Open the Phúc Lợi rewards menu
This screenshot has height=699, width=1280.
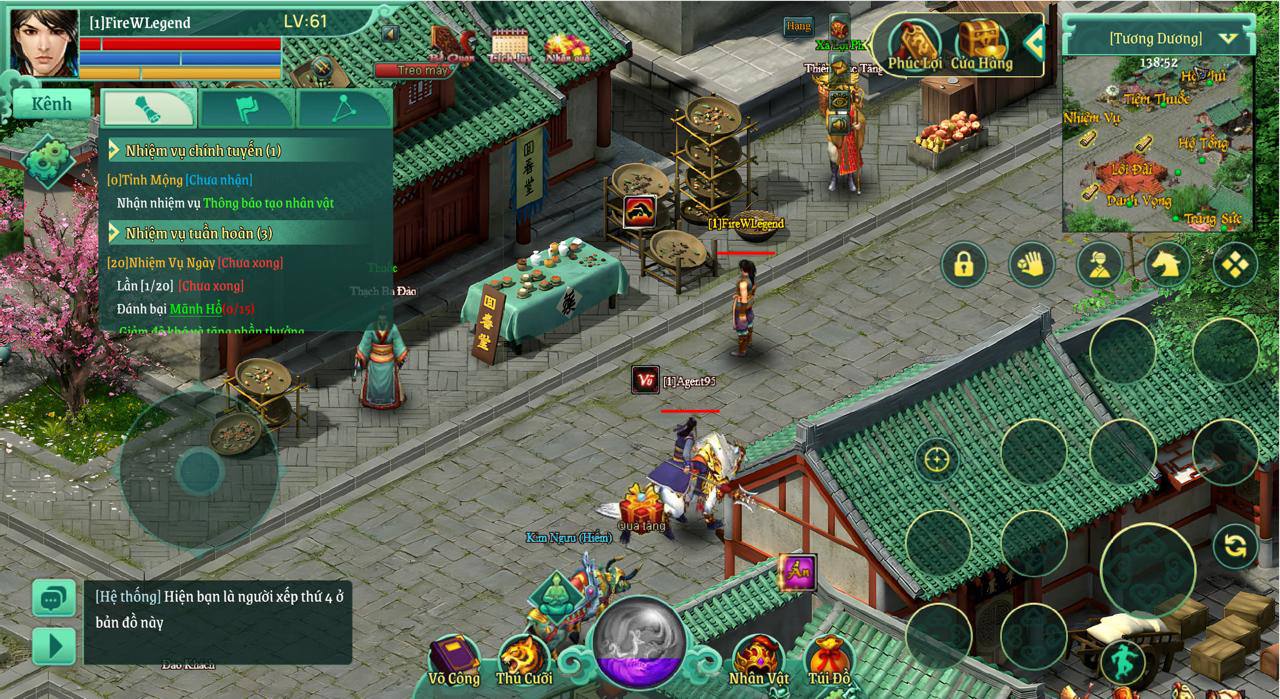pos(914,45)
